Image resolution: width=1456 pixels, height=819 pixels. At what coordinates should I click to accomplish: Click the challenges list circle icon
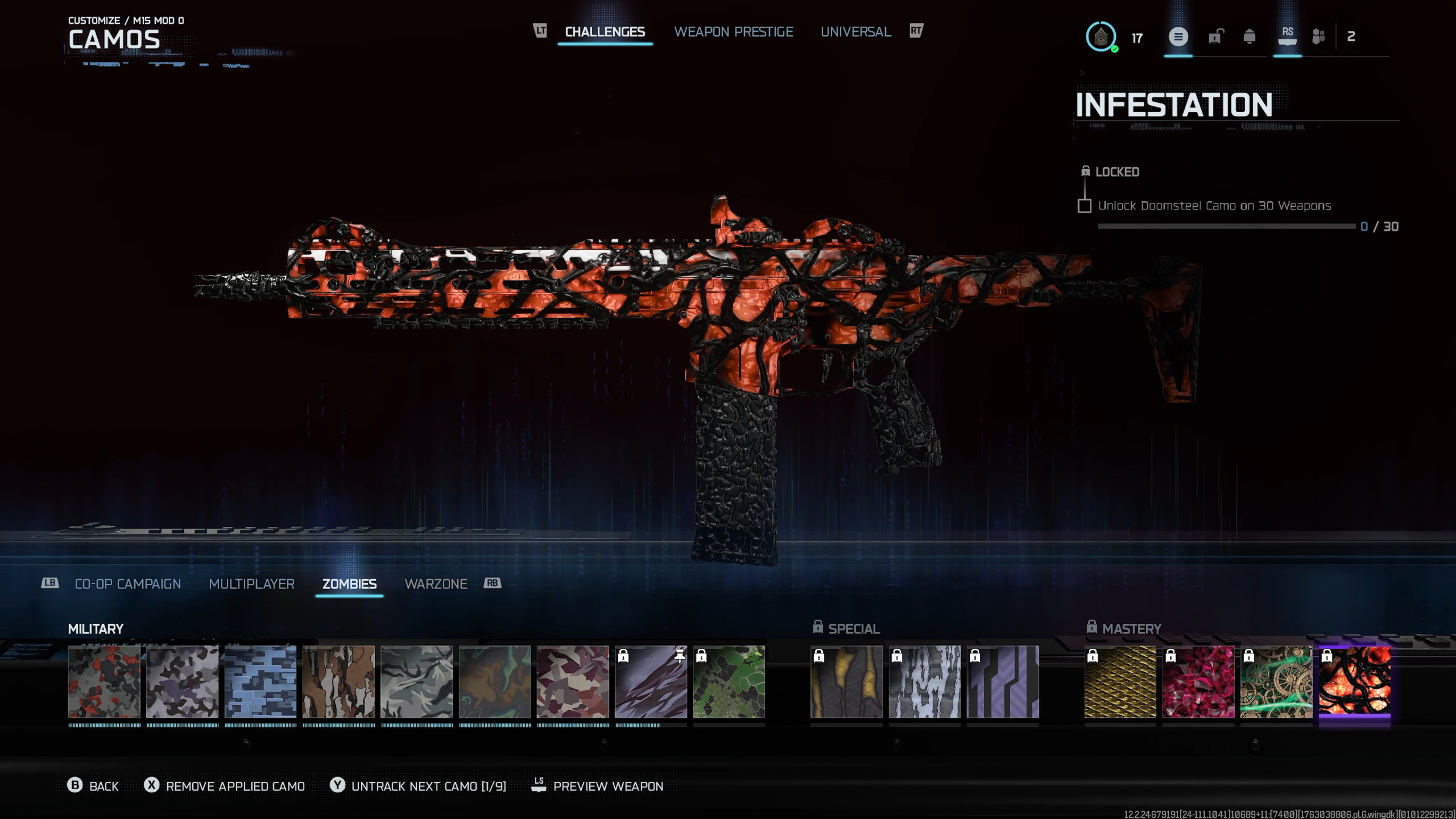coord(1178,36)
